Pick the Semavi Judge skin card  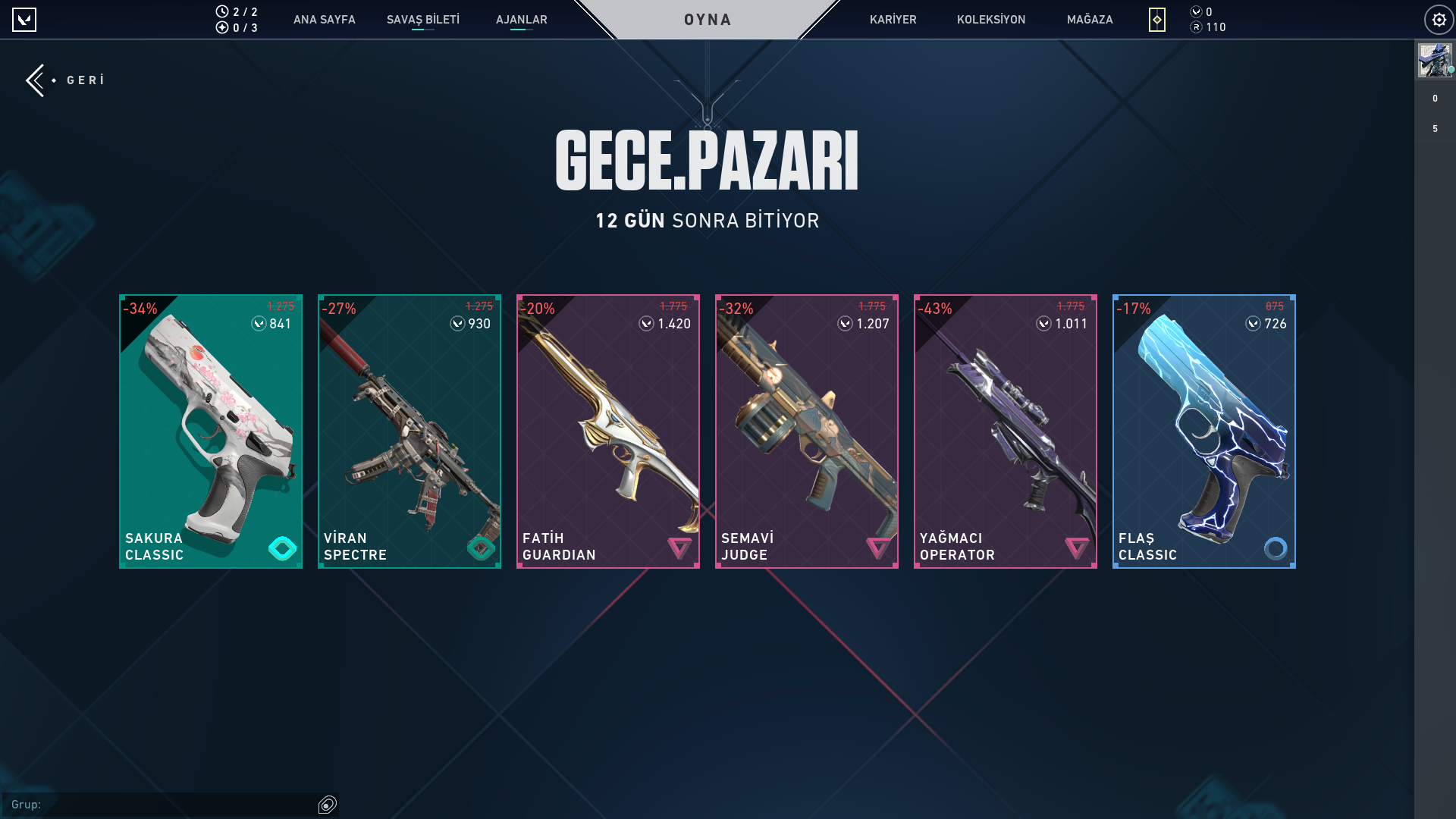point(807,431)
